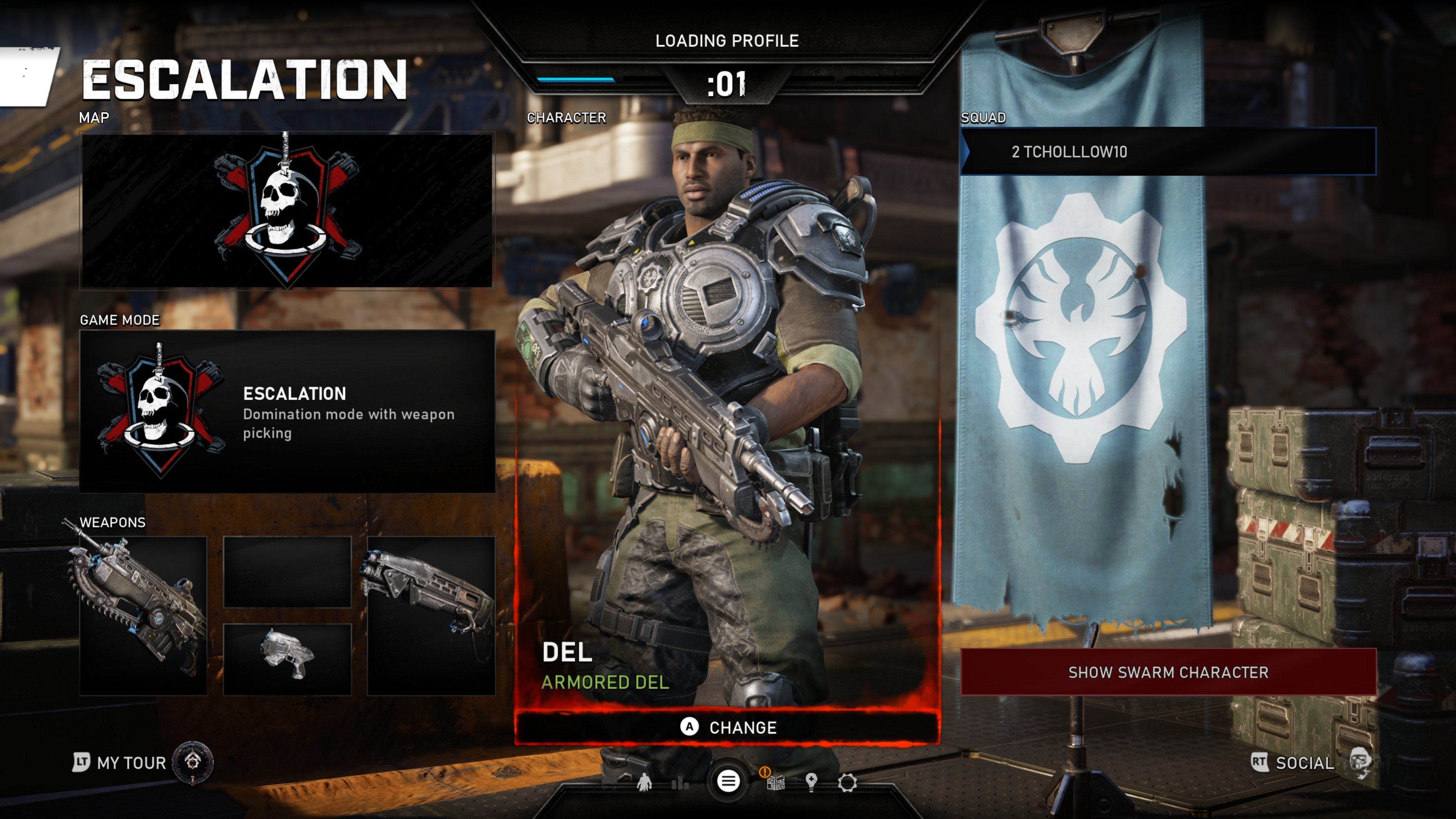Screen dimensions: 1456x819
Task: Open the stats bar-chart icon
Action: coord(680,784)
